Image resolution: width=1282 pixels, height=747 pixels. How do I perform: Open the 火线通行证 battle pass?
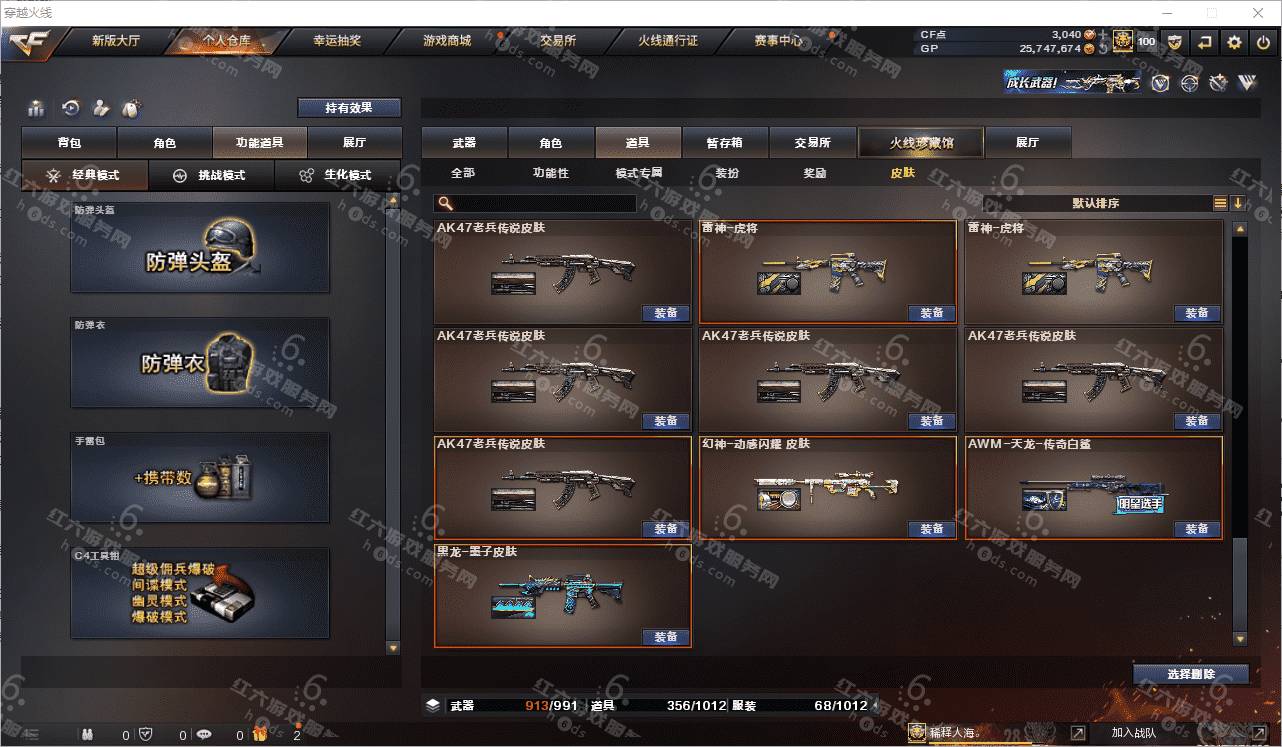coord(667,41)
